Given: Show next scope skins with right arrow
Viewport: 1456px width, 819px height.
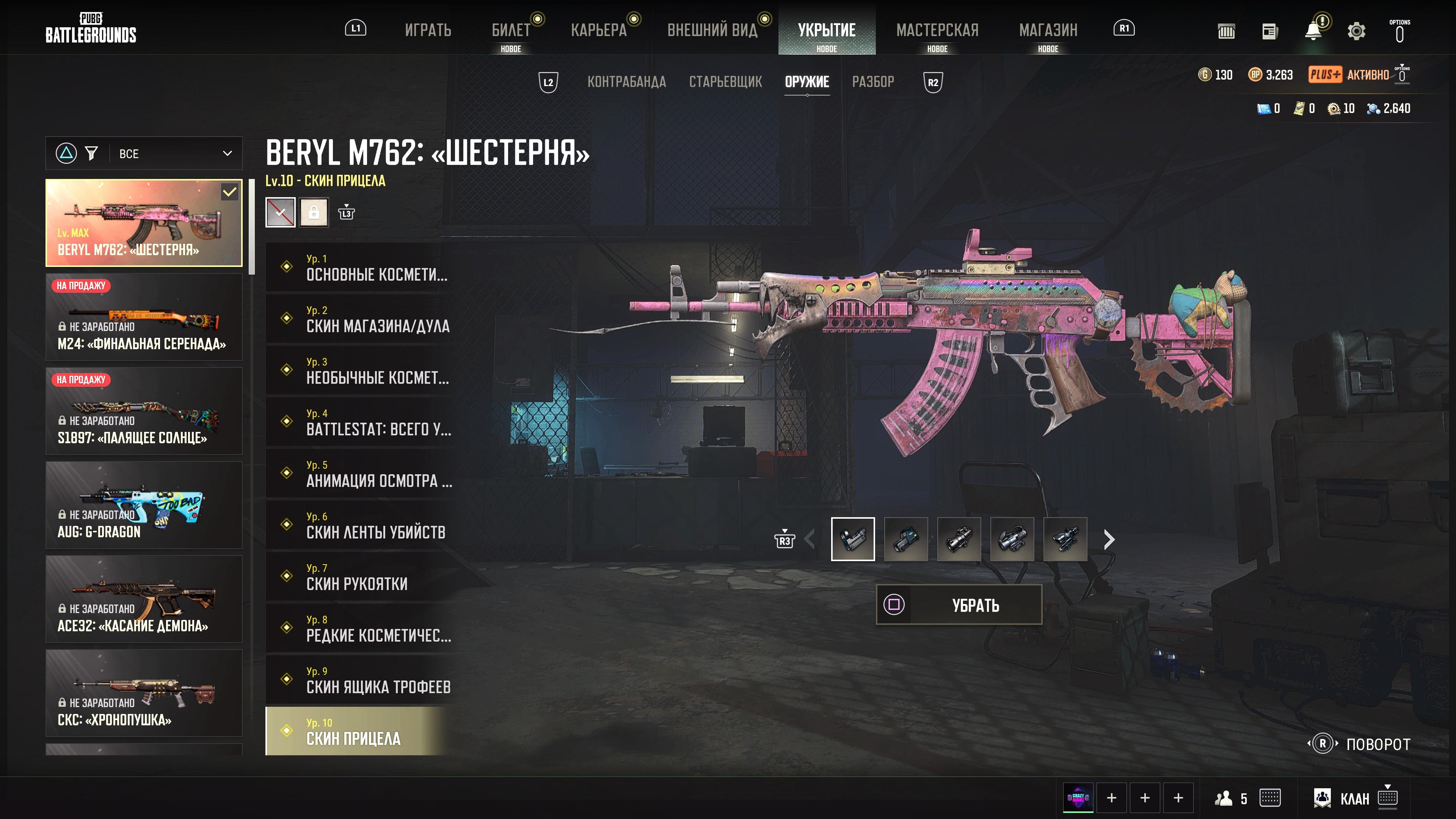Looking at the screenshot, I should coord(1109,540).
